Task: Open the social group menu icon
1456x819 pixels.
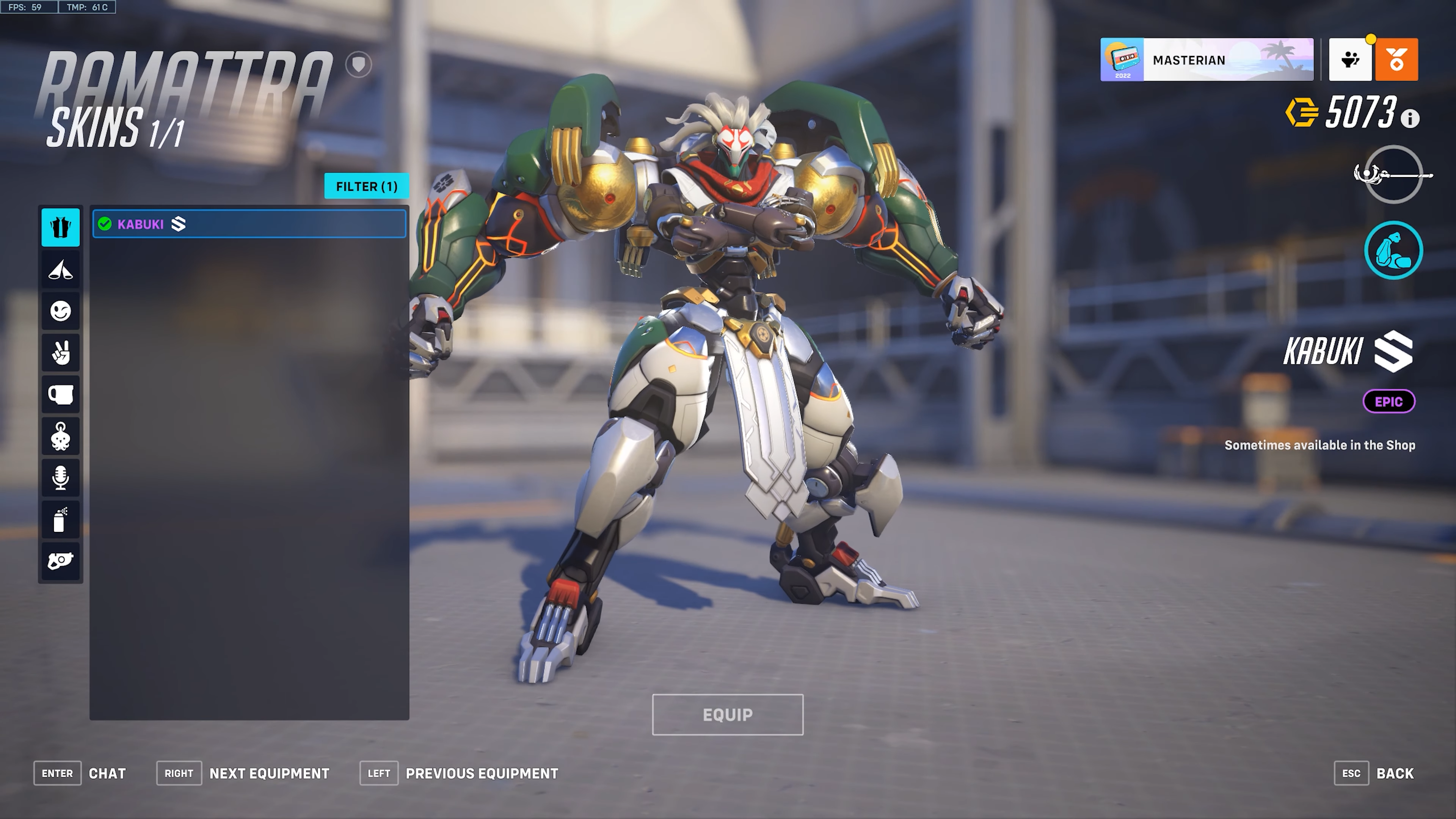Action: [x=1350, y=60]
